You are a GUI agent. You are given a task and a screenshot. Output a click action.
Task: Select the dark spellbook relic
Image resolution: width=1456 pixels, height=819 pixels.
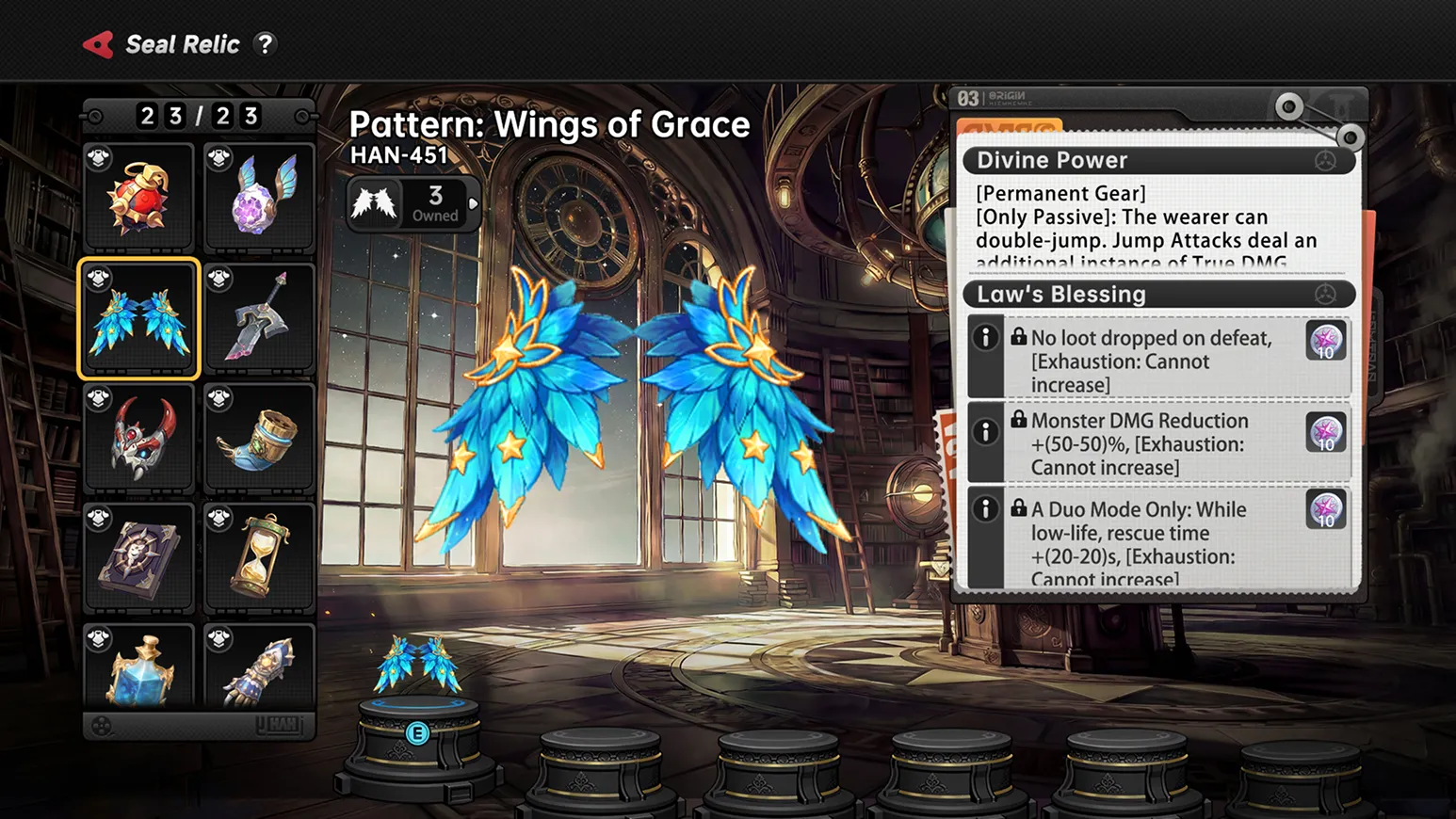(x=139, y=558)
